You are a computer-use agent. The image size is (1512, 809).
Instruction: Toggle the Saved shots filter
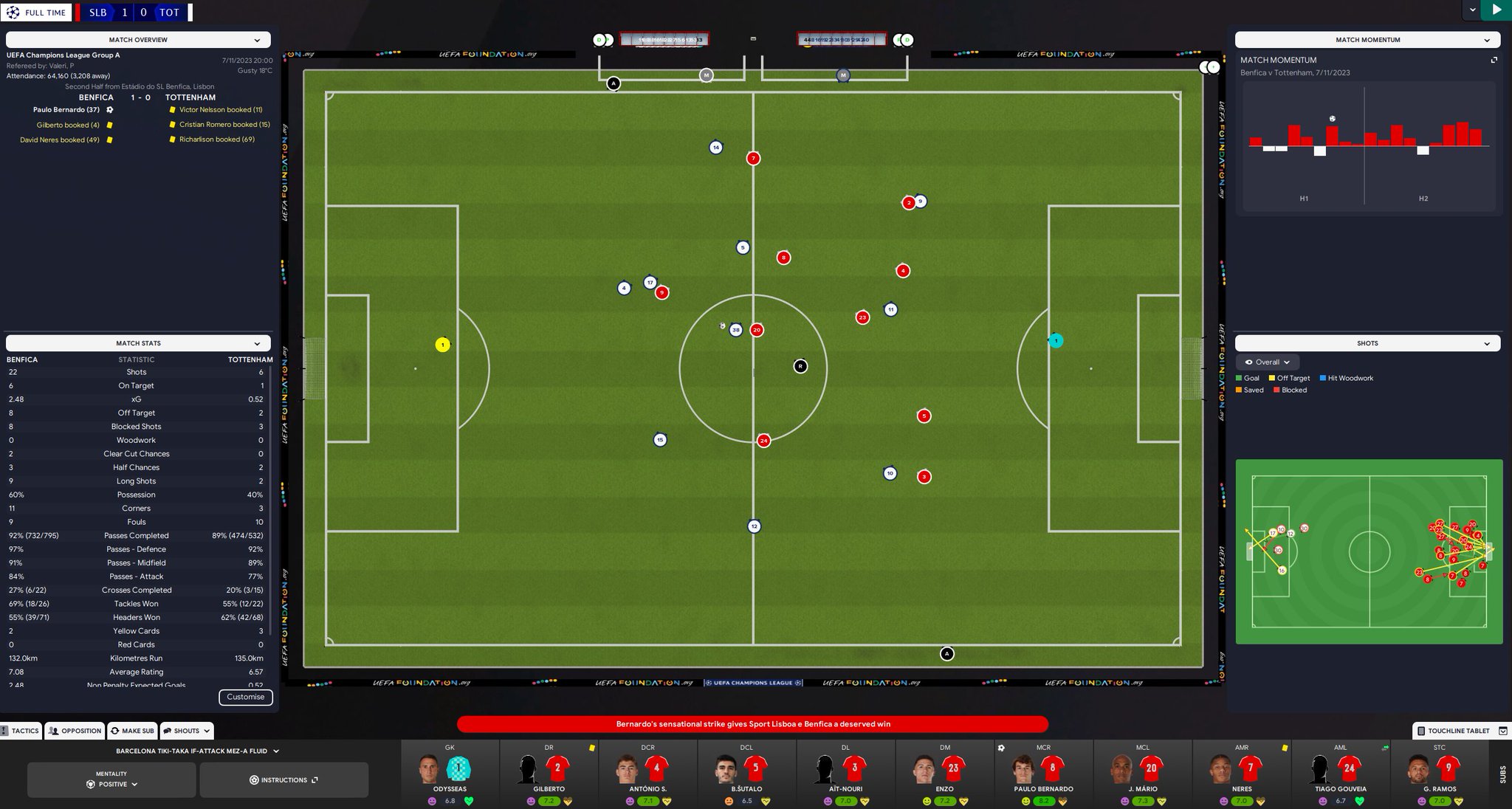1238,390
